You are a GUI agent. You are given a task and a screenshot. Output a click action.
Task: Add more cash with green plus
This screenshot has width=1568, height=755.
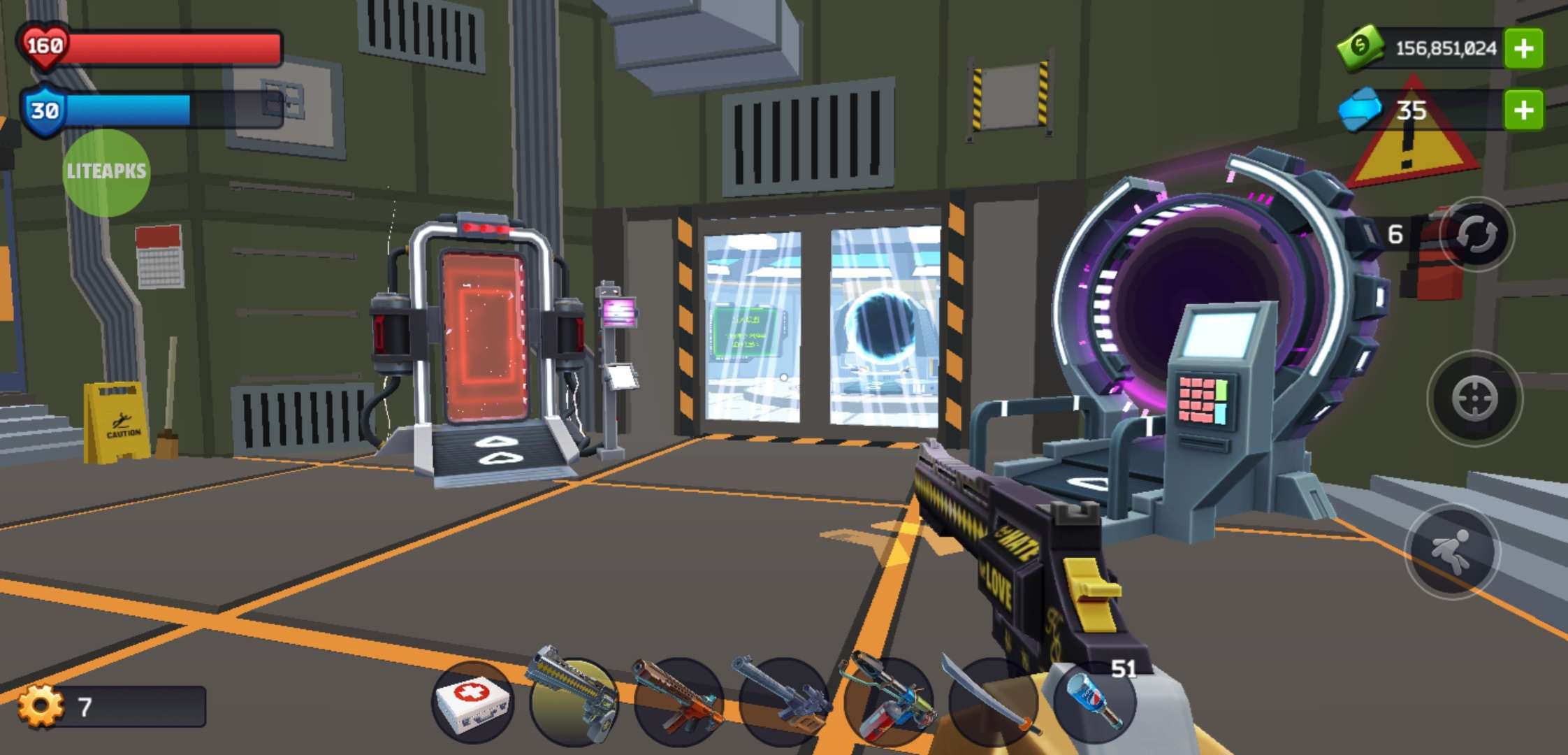click(1523, 48)
